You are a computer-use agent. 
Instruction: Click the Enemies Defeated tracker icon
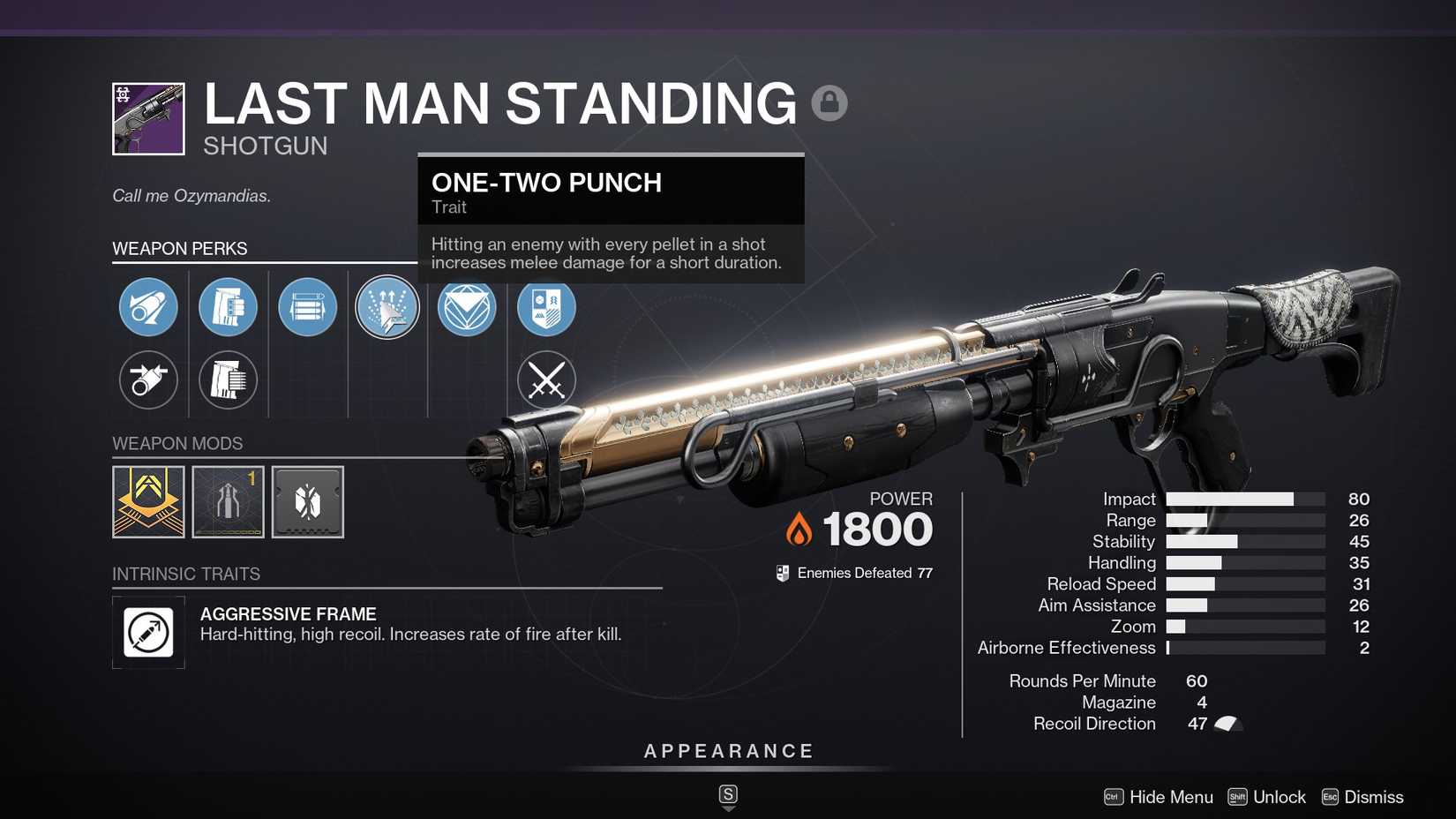(782, 572)
